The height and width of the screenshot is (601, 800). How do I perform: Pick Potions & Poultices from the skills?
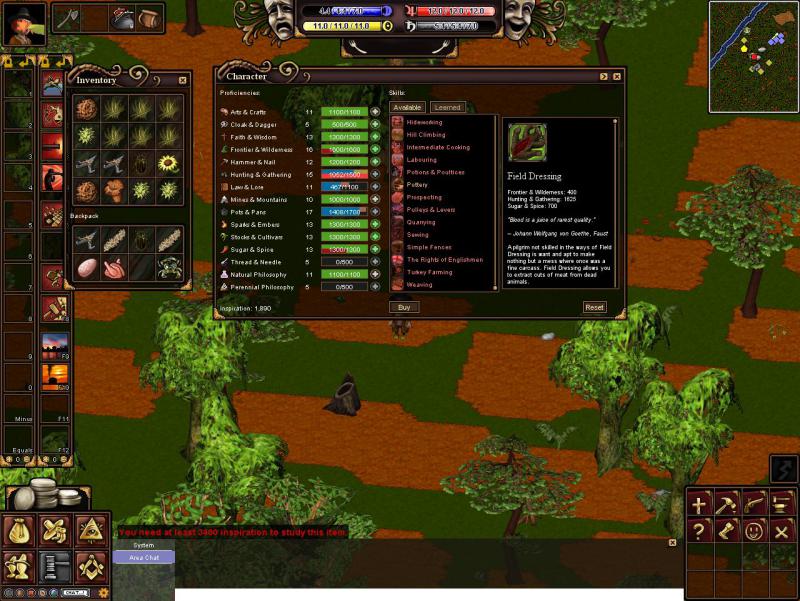click(432, 172)
